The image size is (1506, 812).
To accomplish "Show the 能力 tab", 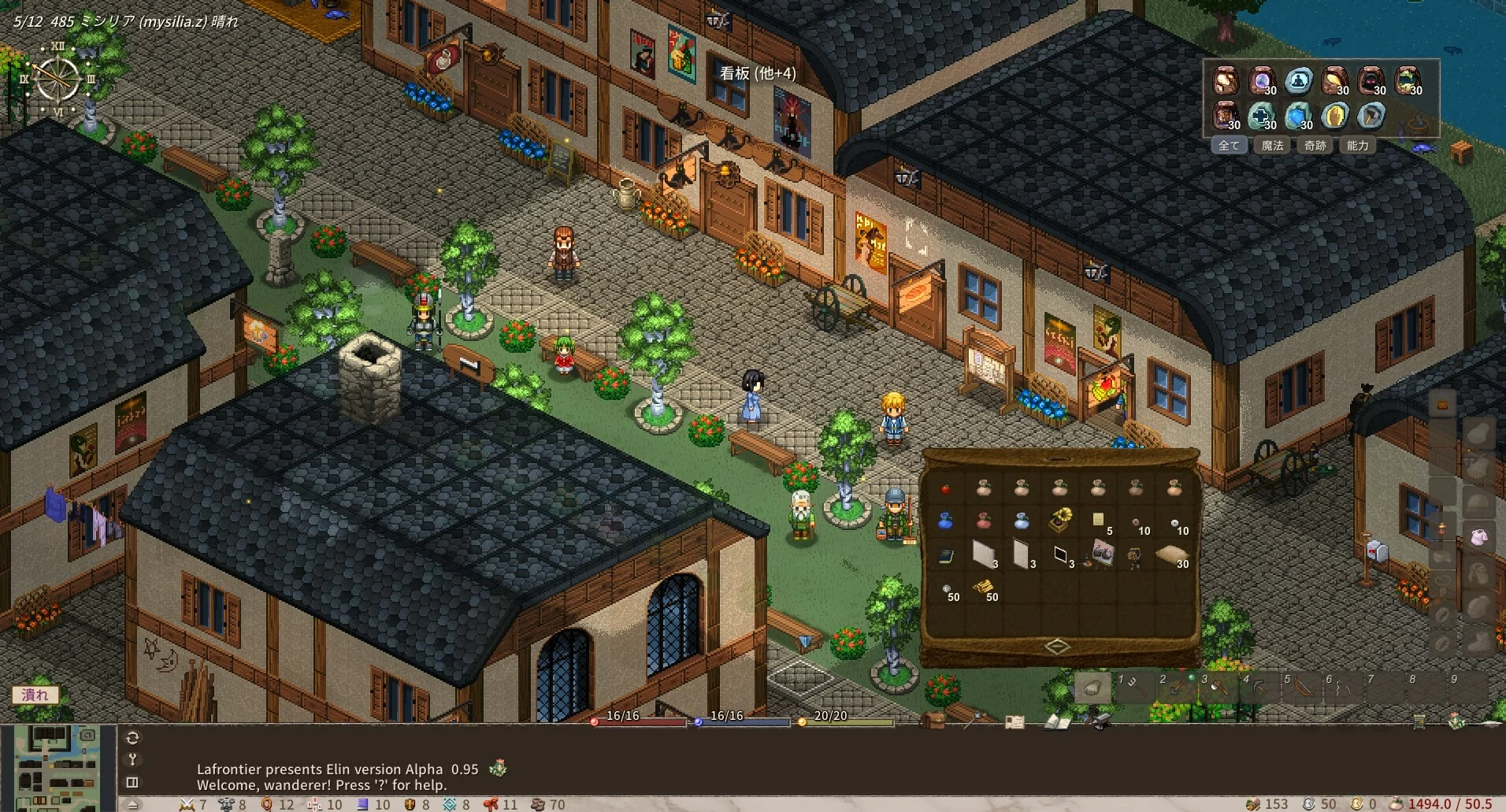I will click(1357, 146).
